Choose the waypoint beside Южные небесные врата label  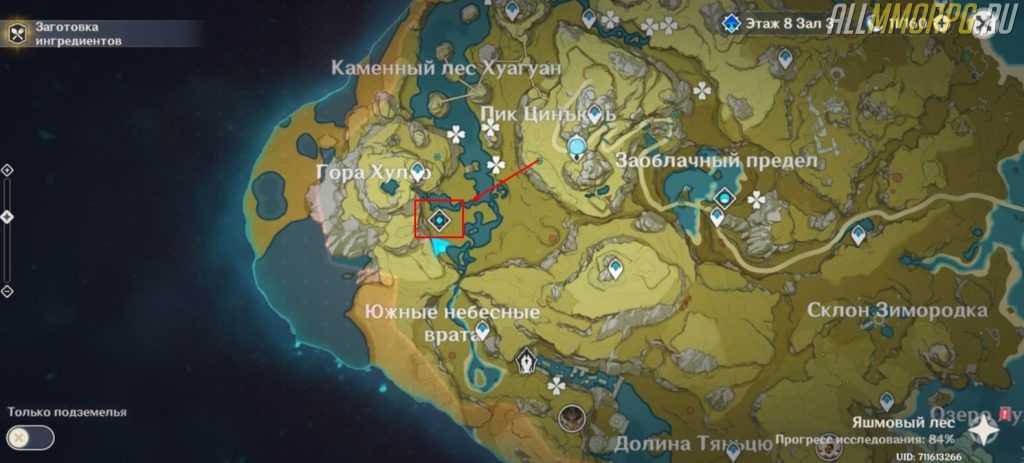[483, 330]
